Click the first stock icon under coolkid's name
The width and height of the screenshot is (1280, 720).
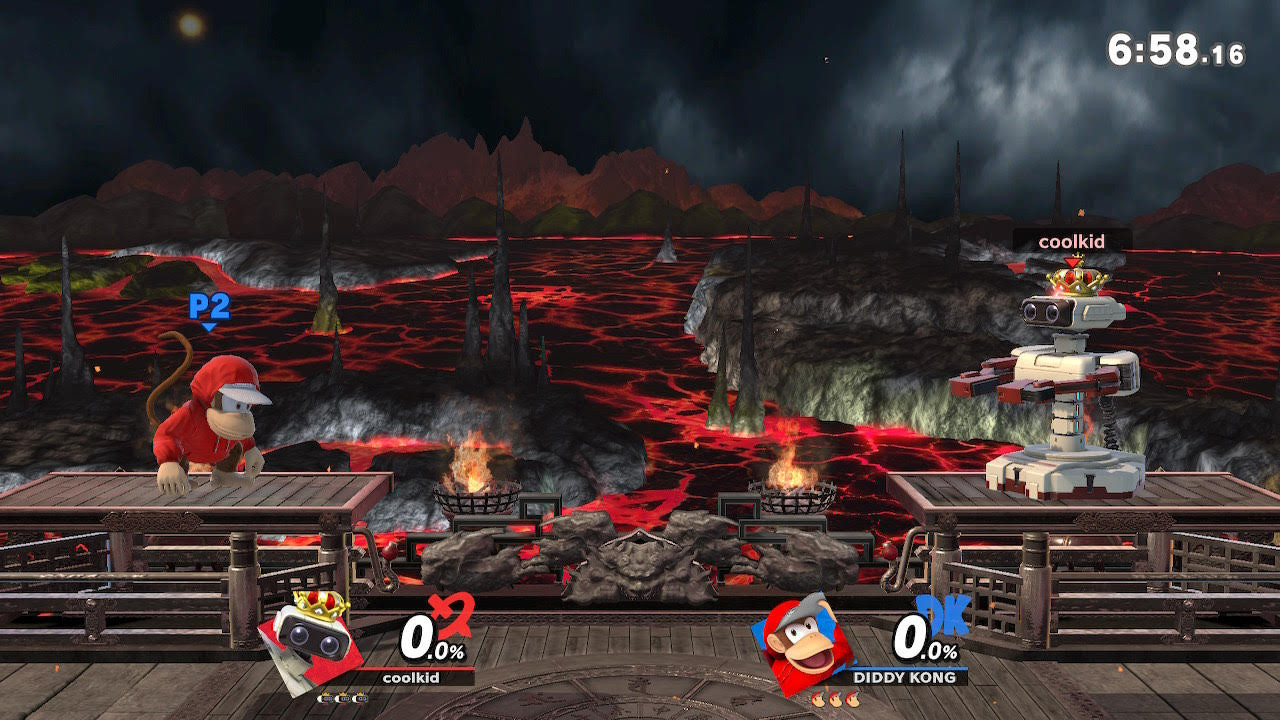click(x=325, y=697)
